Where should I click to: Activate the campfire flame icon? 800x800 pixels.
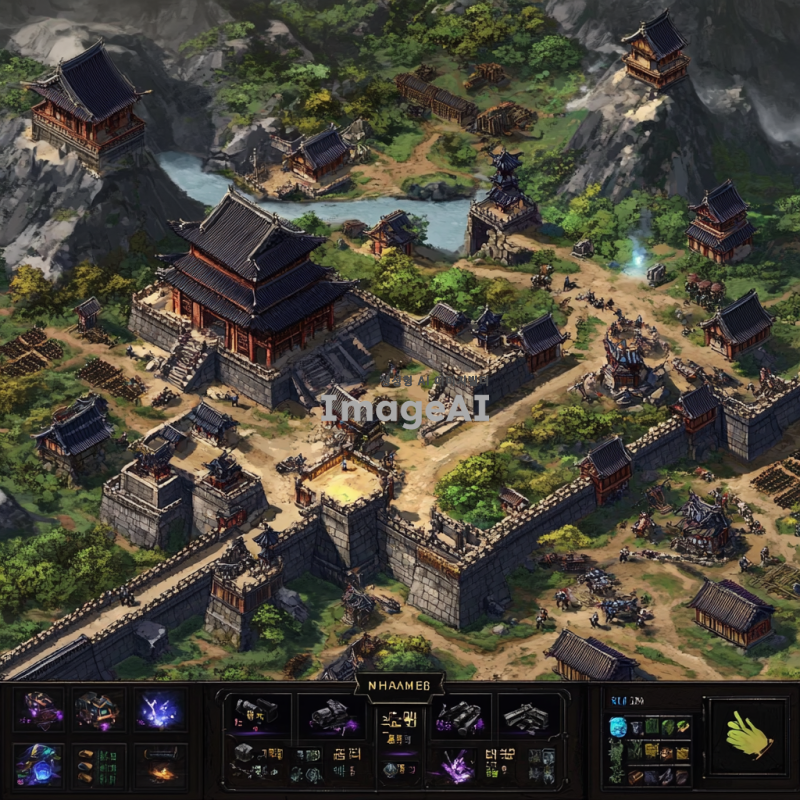coord(160,768)
